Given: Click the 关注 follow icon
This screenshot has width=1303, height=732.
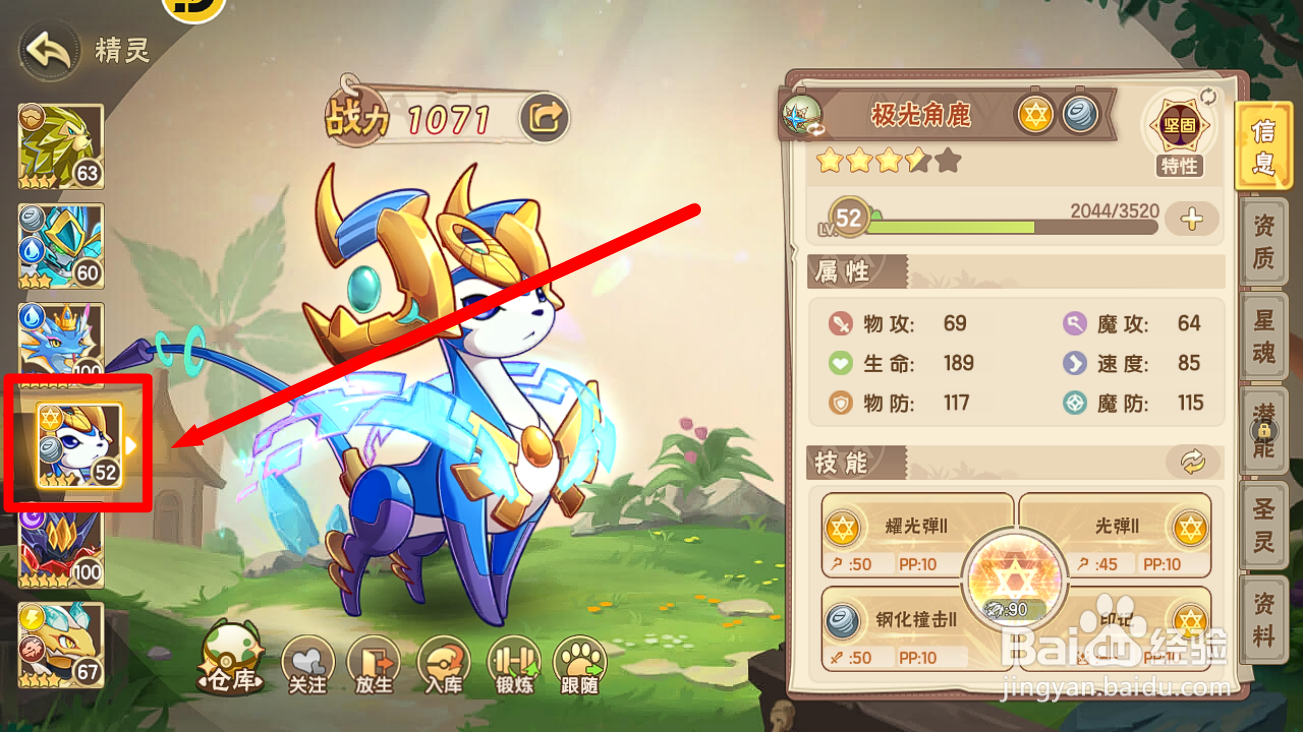Looking at the screenshot, I should [x=306, y=663].
